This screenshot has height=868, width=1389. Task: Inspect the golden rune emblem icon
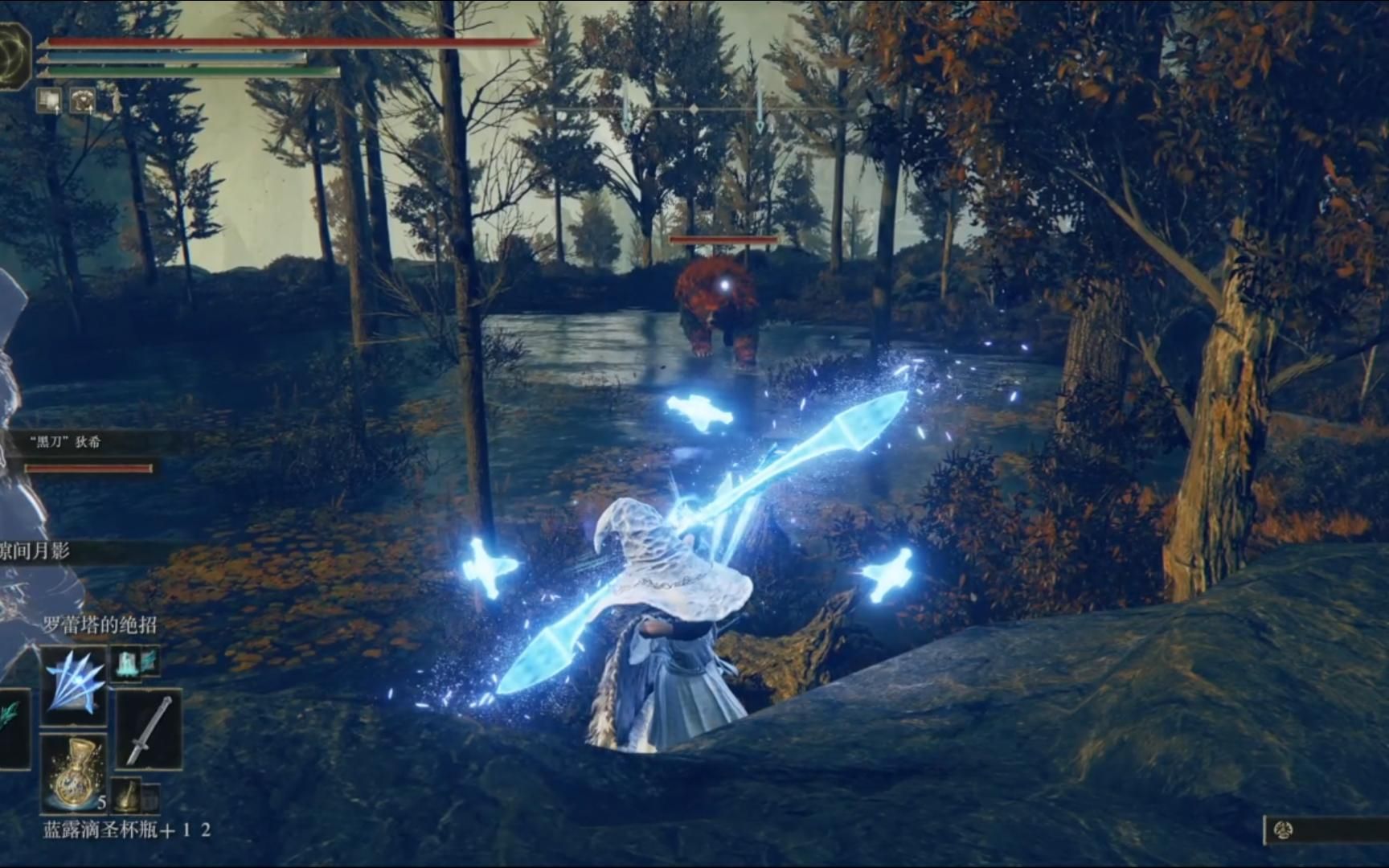point(14,56)
